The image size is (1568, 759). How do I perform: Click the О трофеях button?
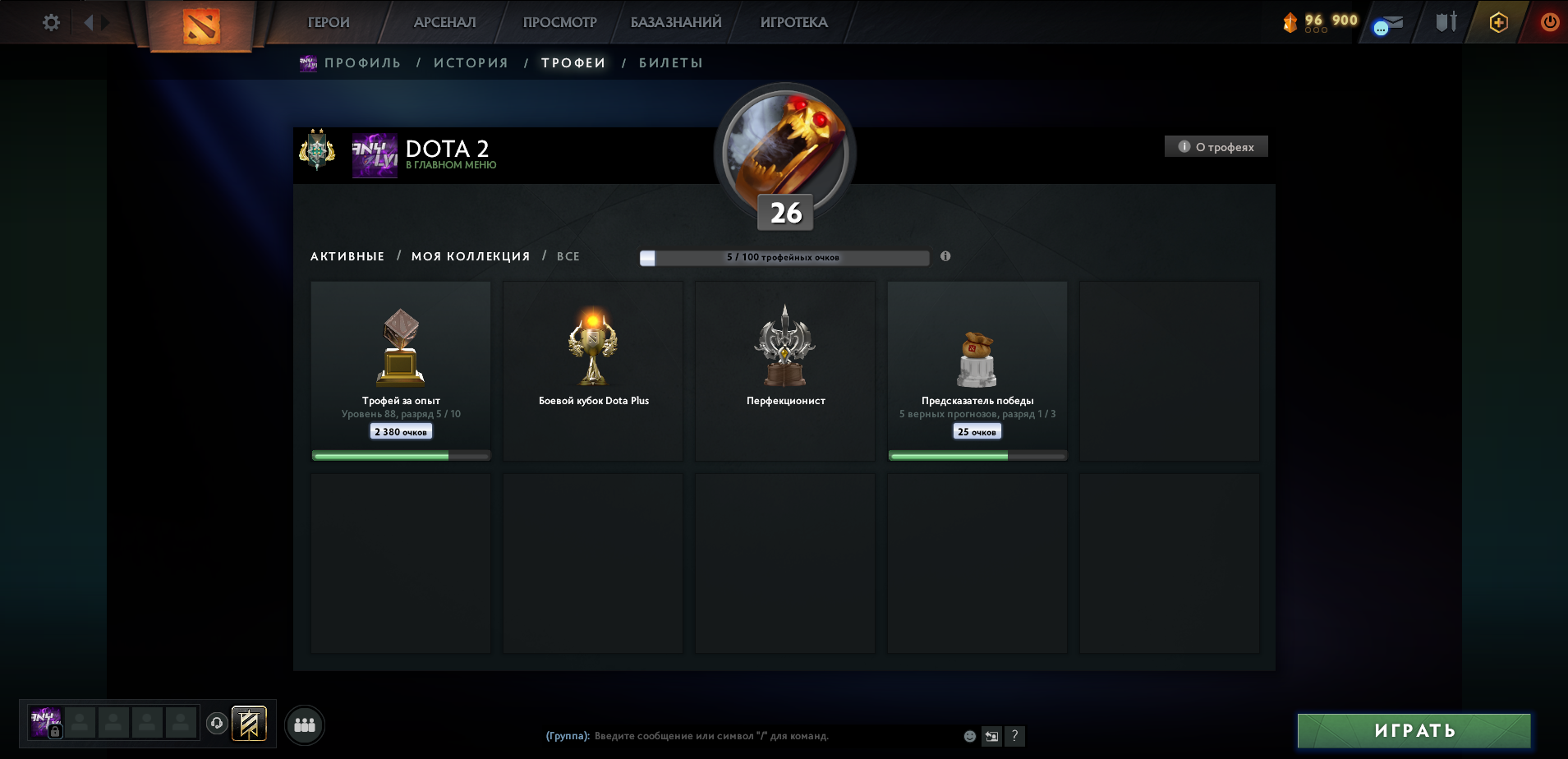1216,145
